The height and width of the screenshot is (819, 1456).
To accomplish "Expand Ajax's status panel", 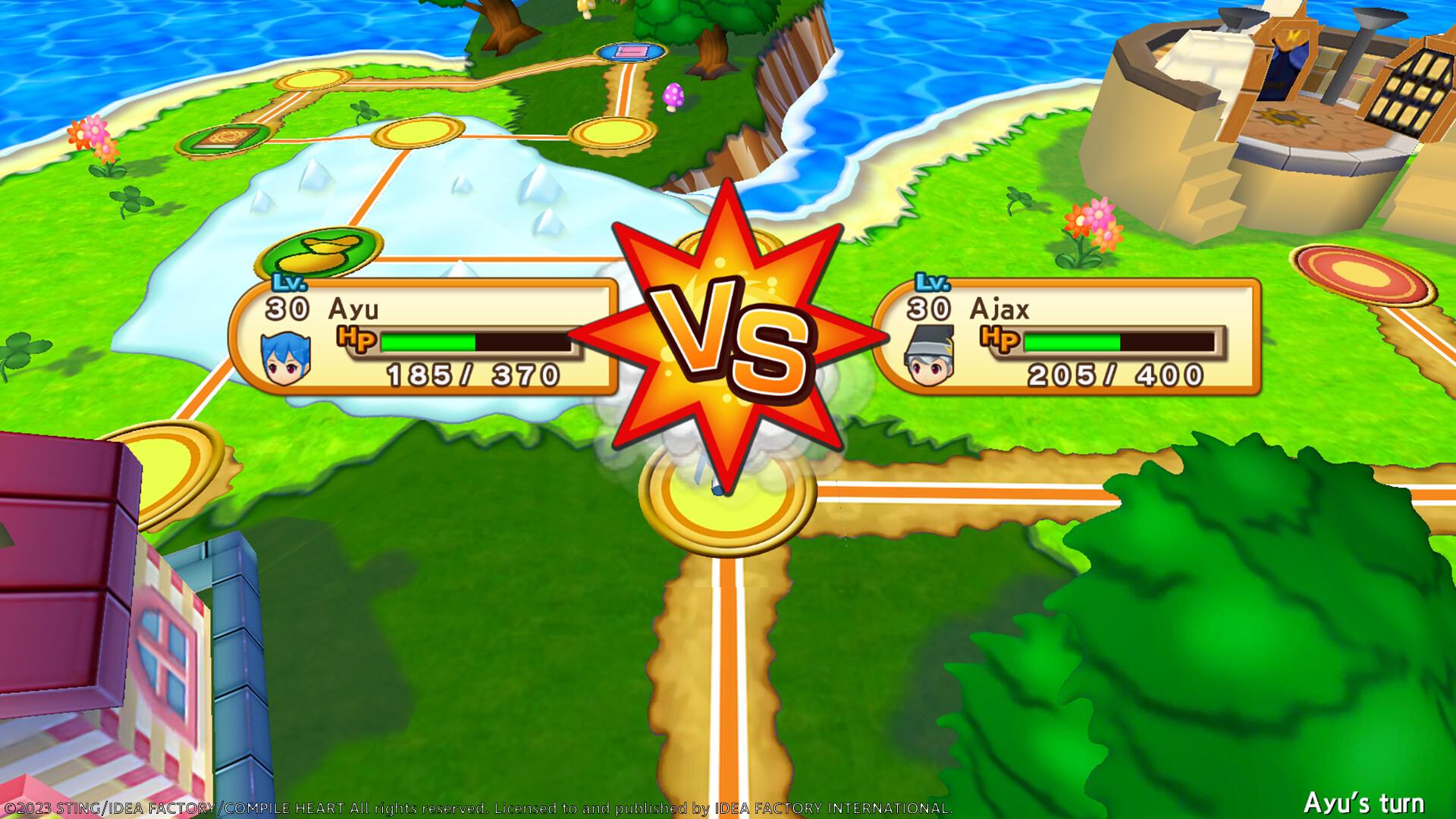I will point(1077,337).
